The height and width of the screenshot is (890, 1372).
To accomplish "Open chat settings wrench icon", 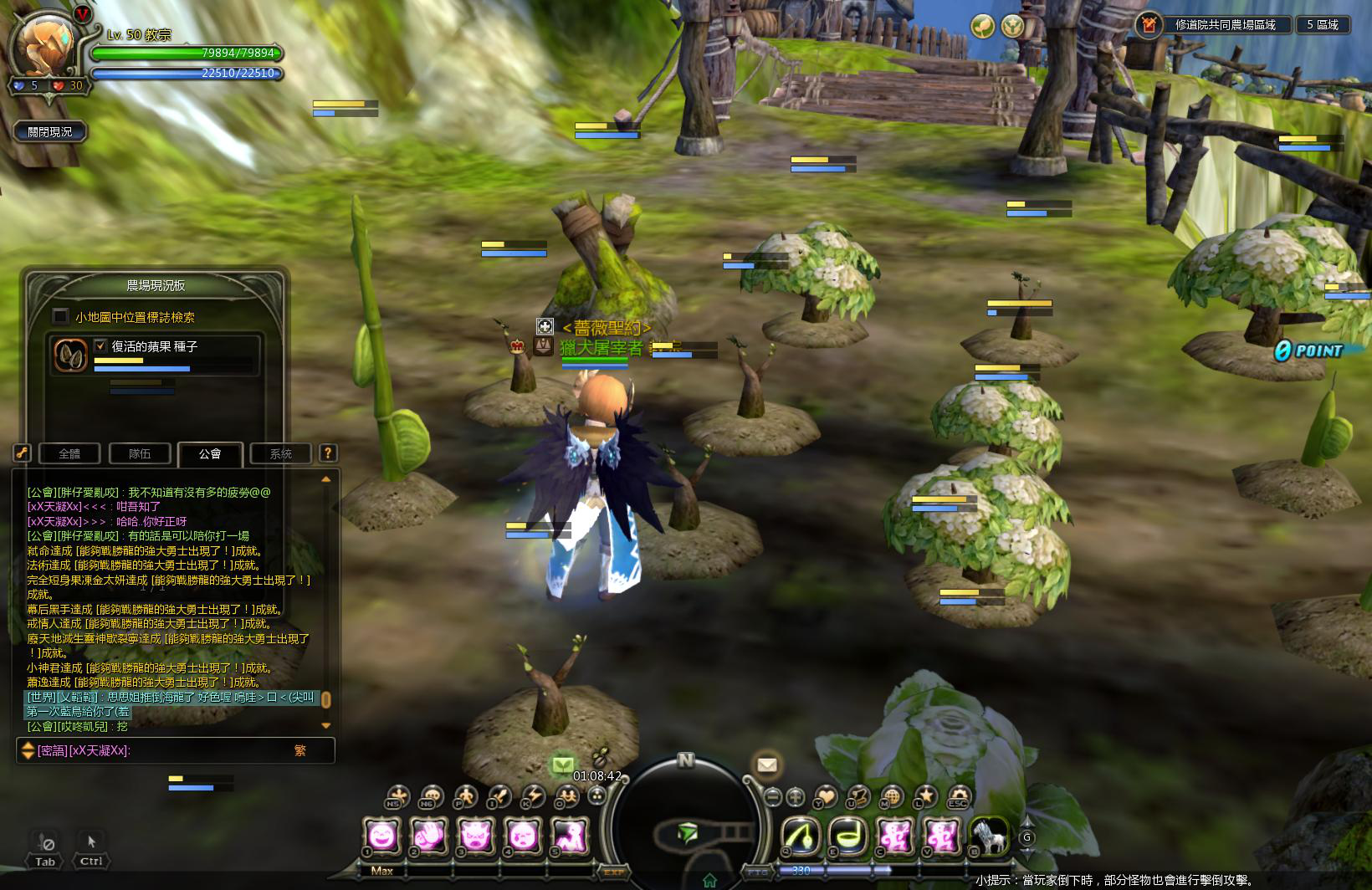I will 22,453.
